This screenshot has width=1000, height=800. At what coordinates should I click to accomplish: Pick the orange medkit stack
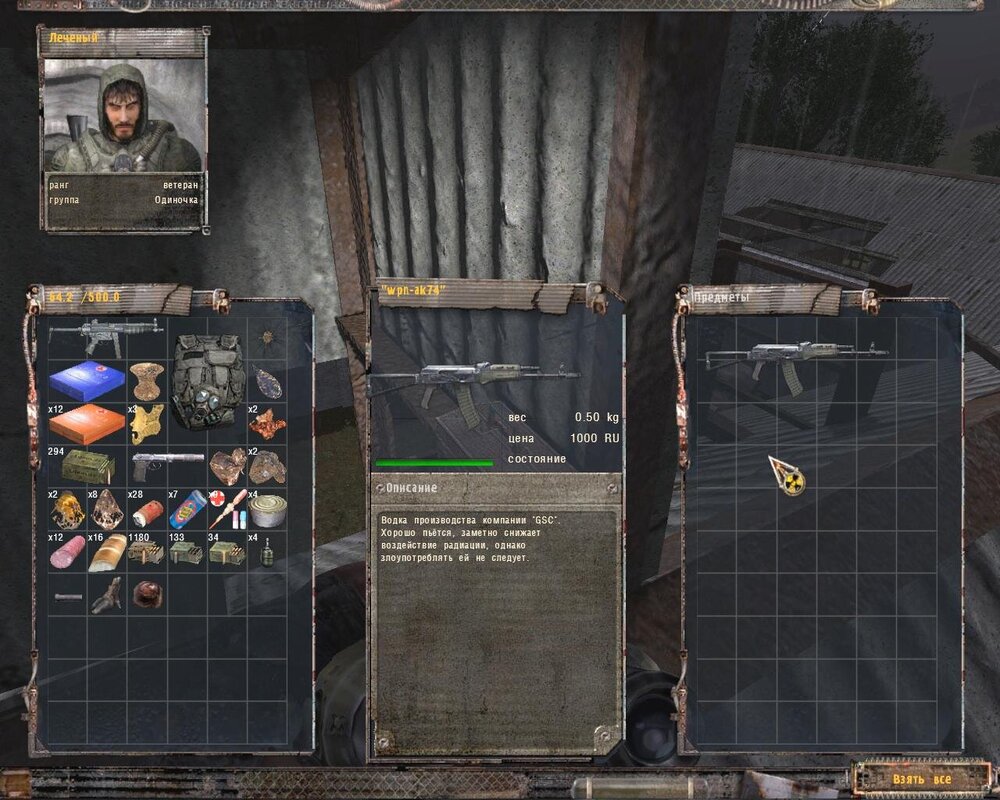pyautogui.click(x=86, y=424)
